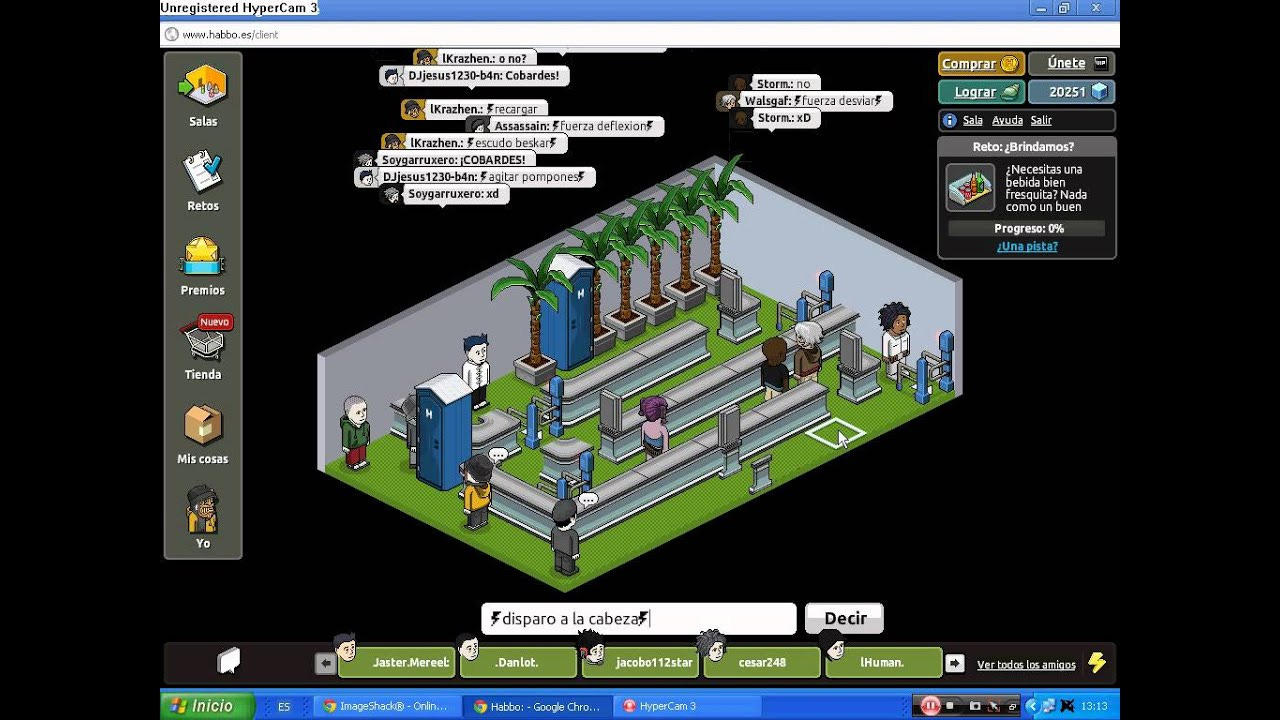The image size is (1280, 720).
Task: Select Salir to leave the room
Action: [x=1041, y=119]
